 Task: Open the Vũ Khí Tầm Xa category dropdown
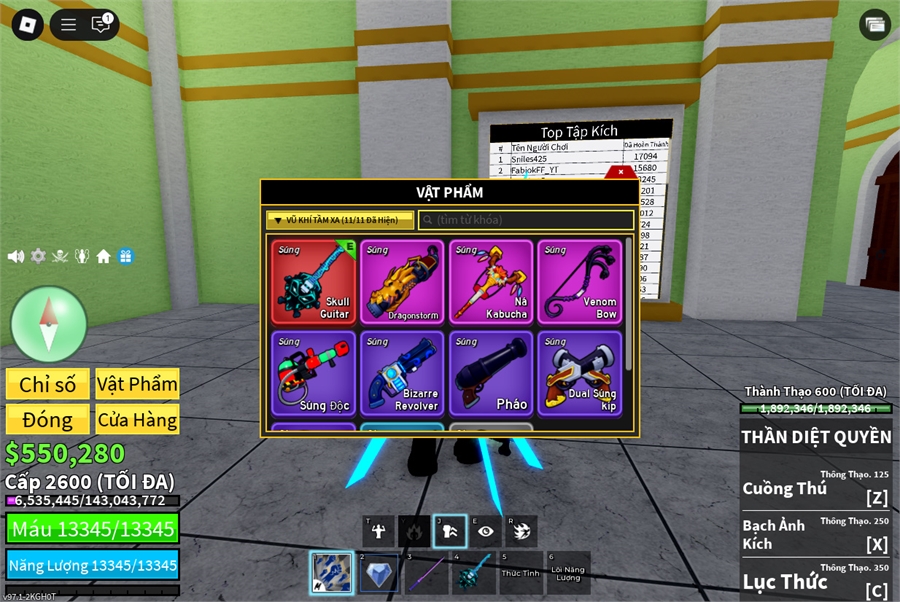pos(340,220)
